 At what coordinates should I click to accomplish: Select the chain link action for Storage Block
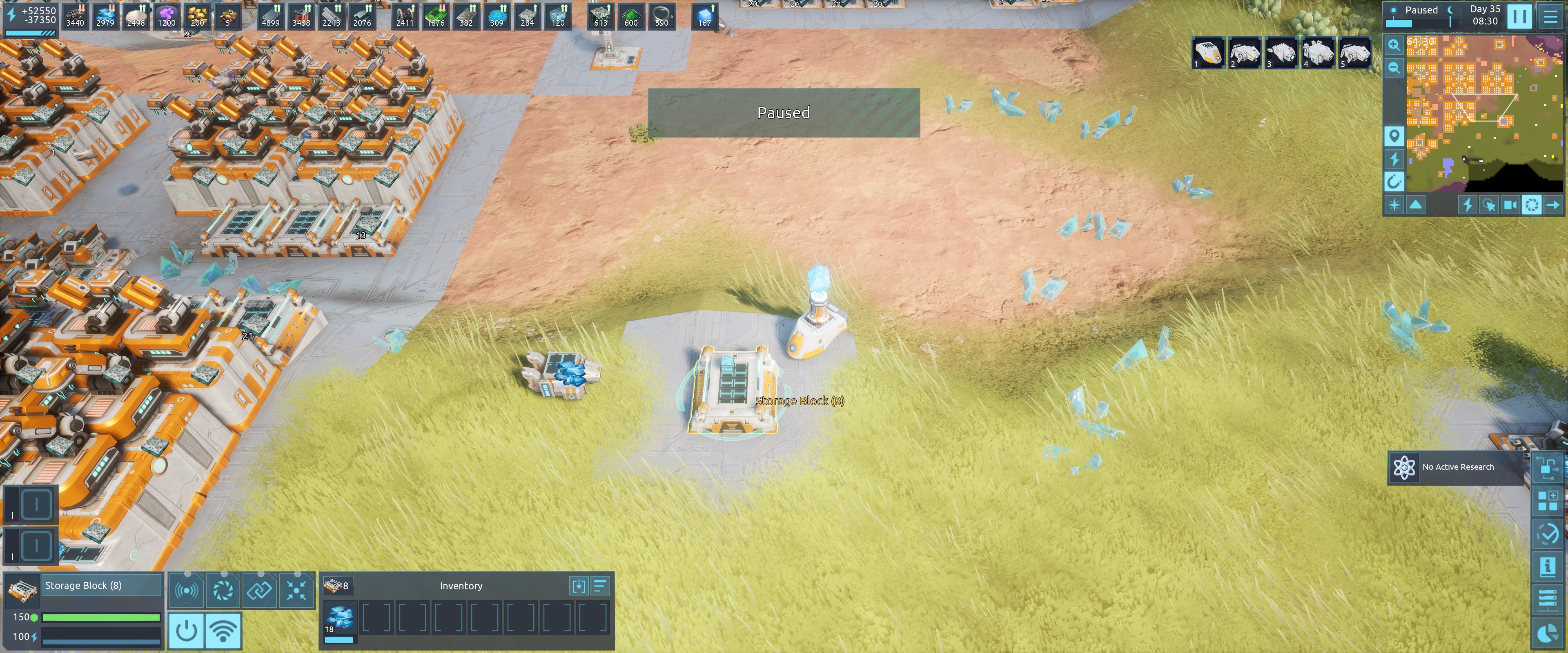tap(259, 590)
